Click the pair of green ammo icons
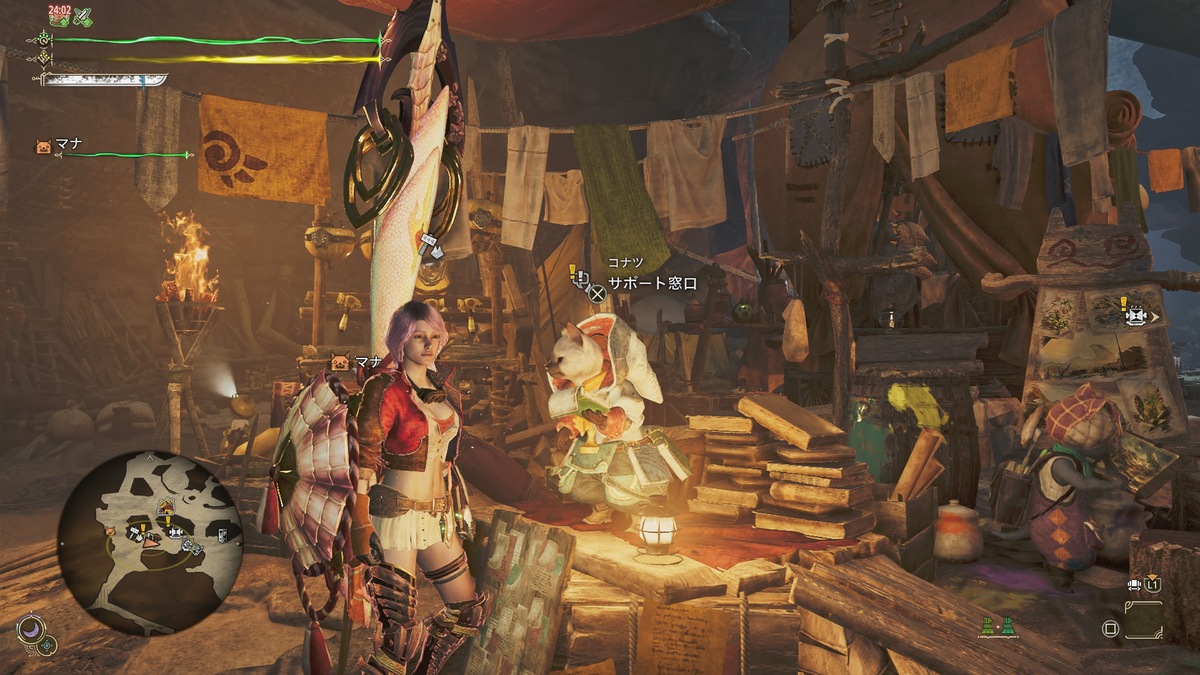 pos(997,626)
